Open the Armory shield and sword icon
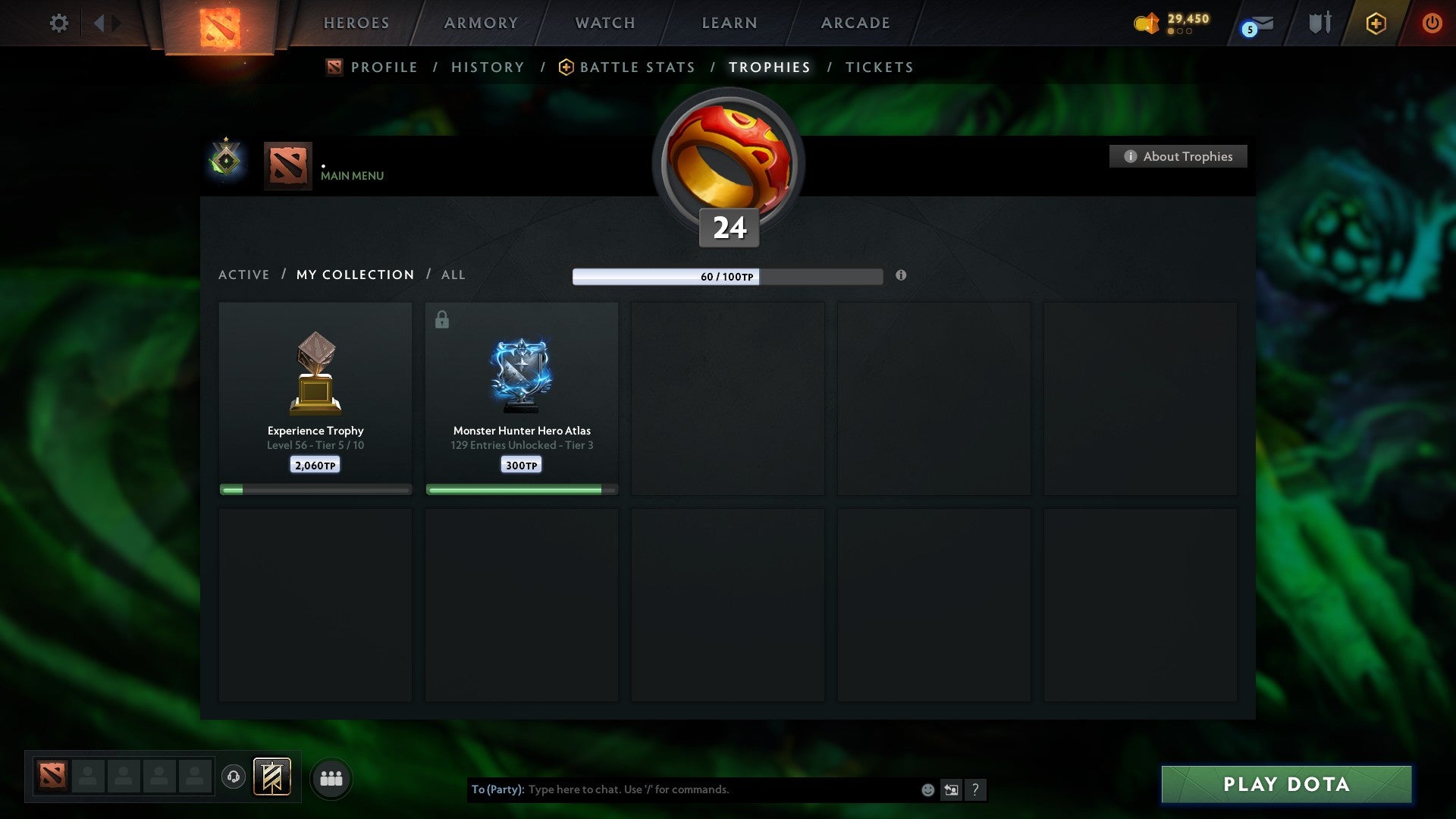The height and width of the screenshot is (819, 1456). [1319, 23]
